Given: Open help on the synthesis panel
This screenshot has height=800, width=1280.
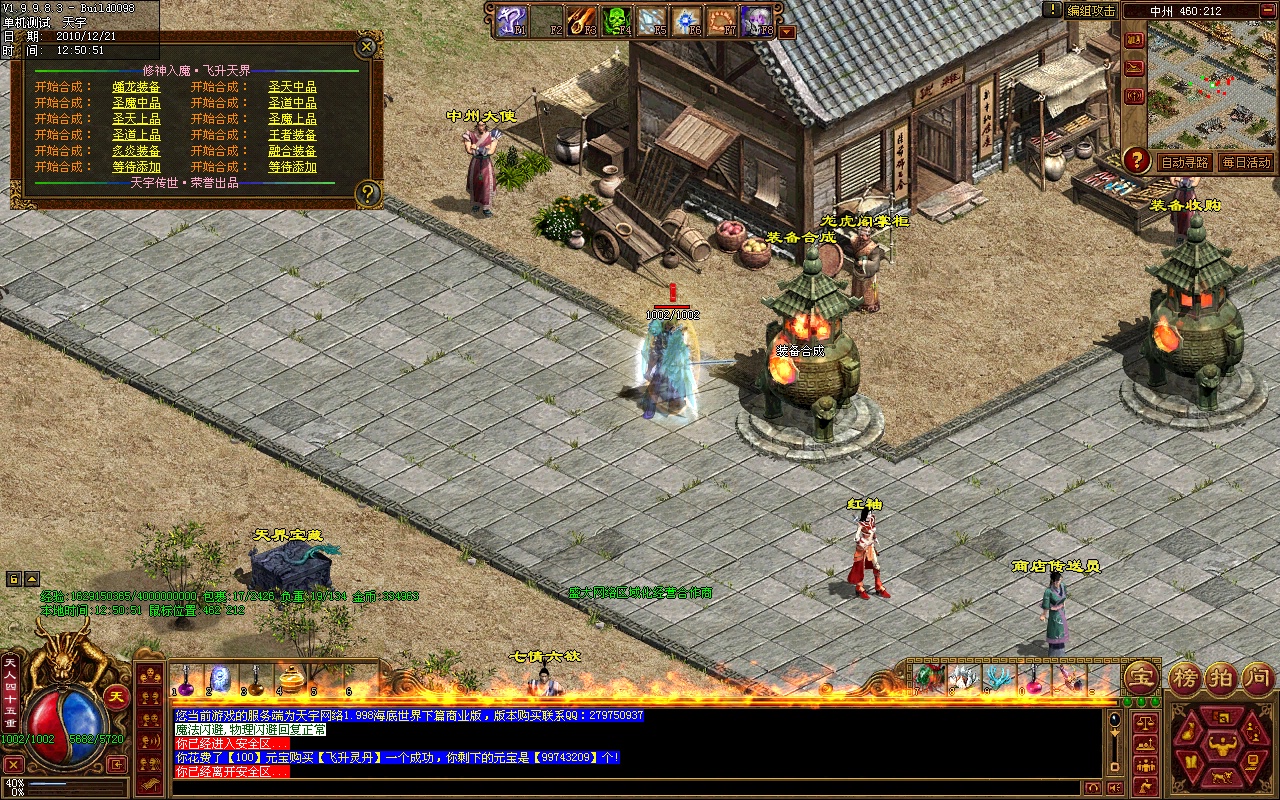Looking at the screenshot, I should 368,193.
